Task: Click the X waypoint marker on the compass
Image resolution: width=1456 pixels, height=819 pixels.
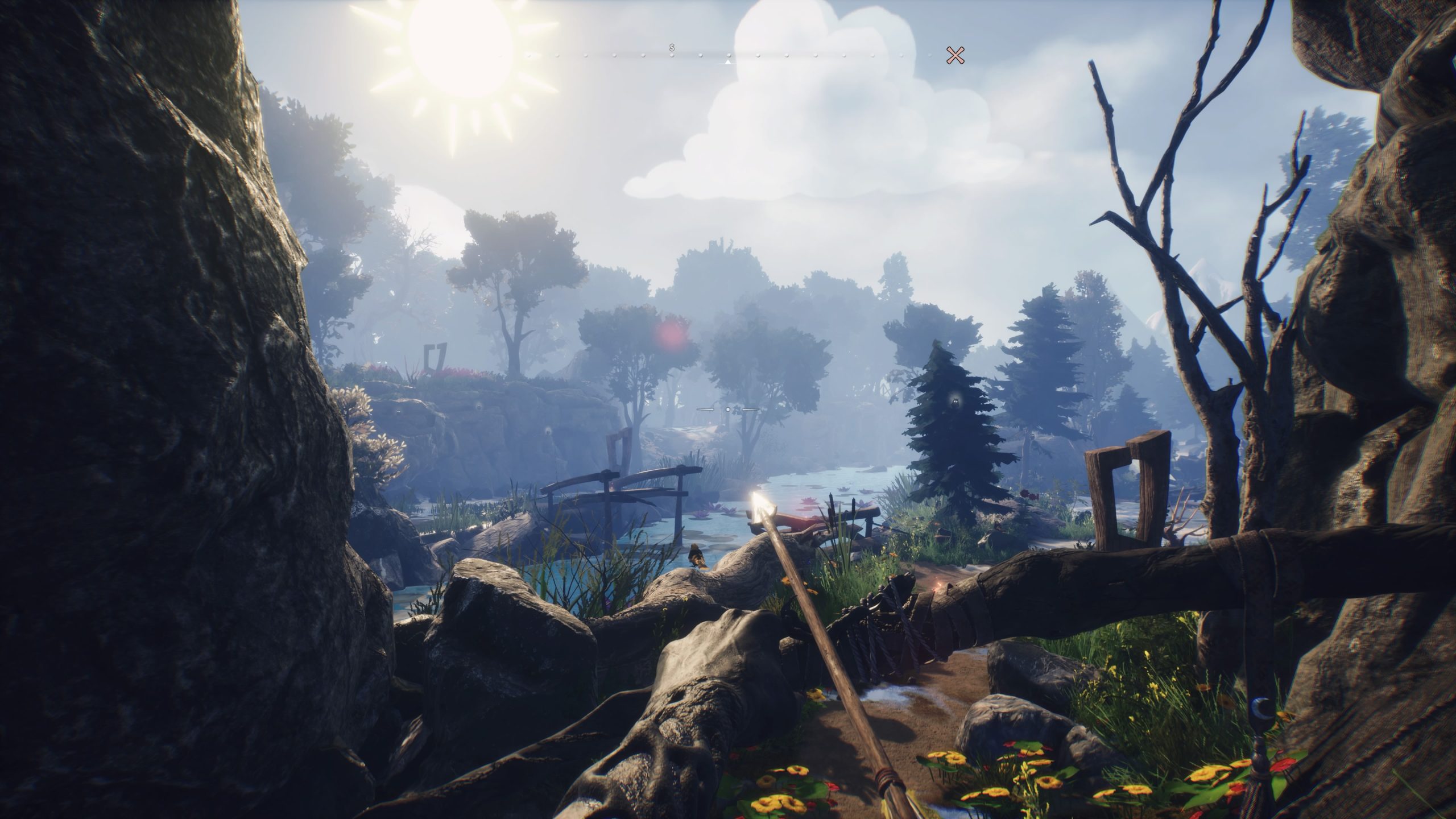Action: tap(955, 55)
